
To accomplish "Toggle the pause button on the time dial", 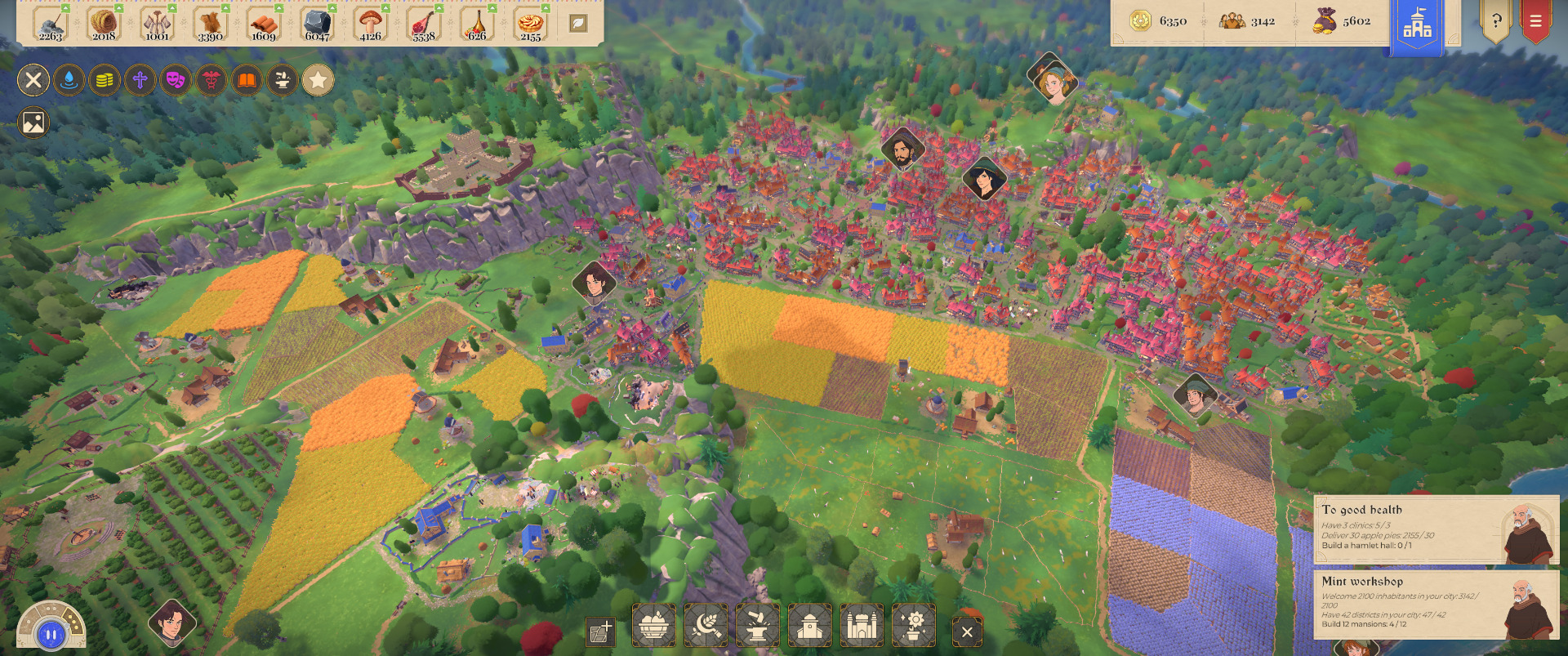I will point(51,634).
